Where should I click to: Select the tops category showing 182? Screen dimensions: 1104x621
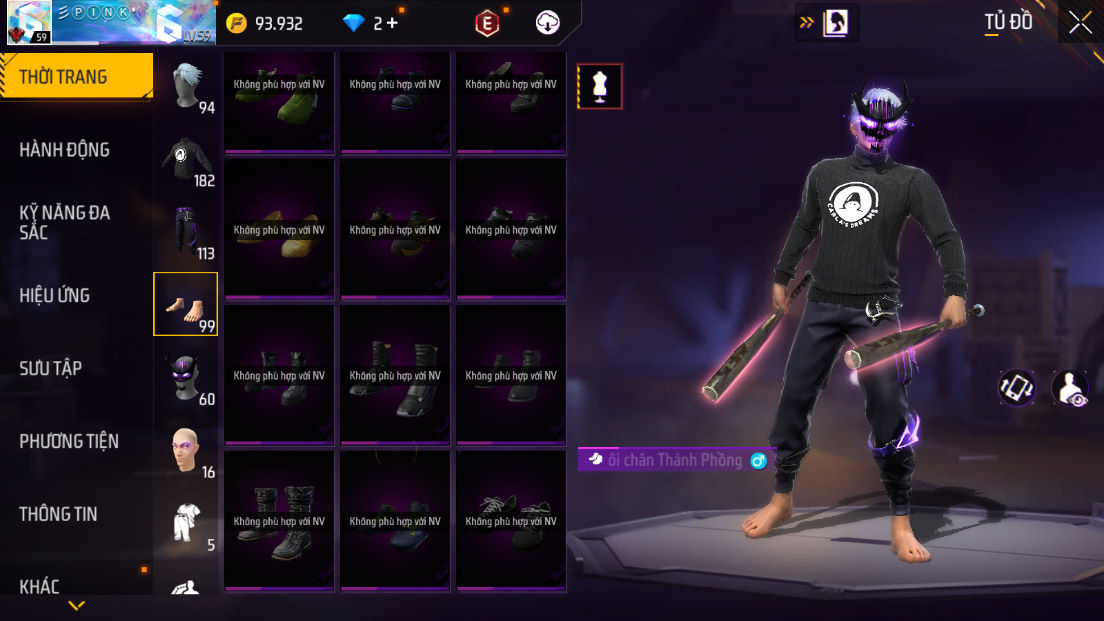pos(186,160)
